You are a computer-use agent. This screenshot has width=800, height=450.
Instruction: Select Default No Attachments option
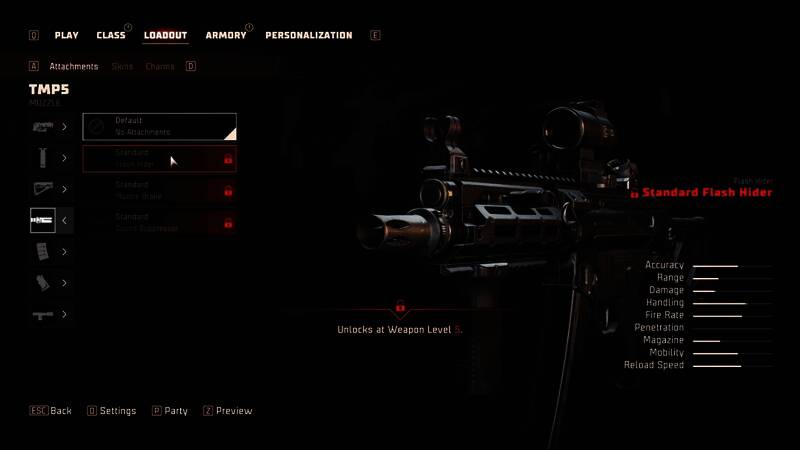(x=160, y=126)
